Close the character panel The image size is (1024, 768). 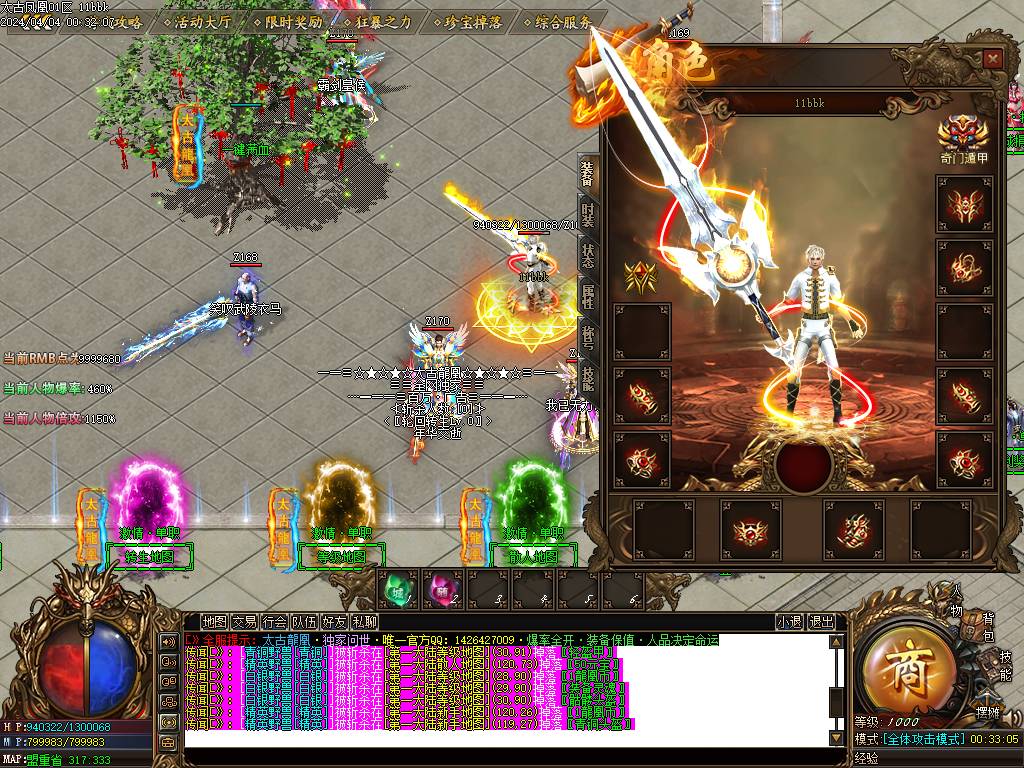992,59
